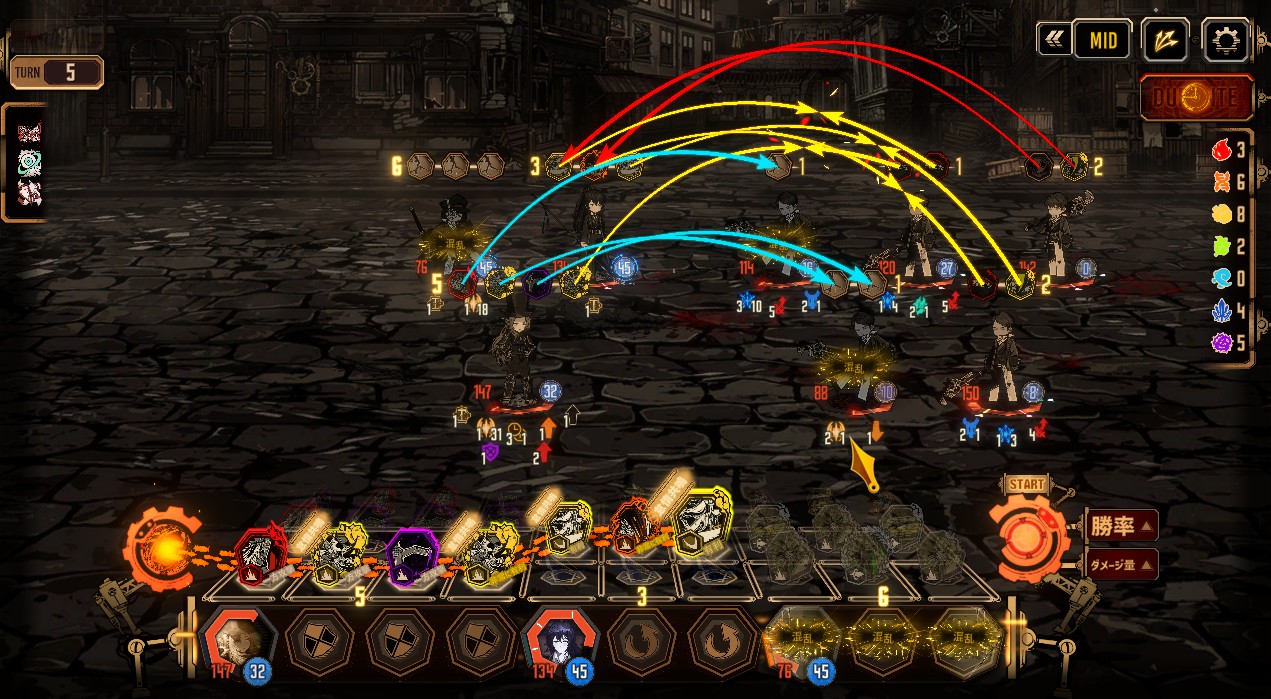The image size is (1271, 699).
Task: Open the gear settings menu
Action: point(1225,41)
